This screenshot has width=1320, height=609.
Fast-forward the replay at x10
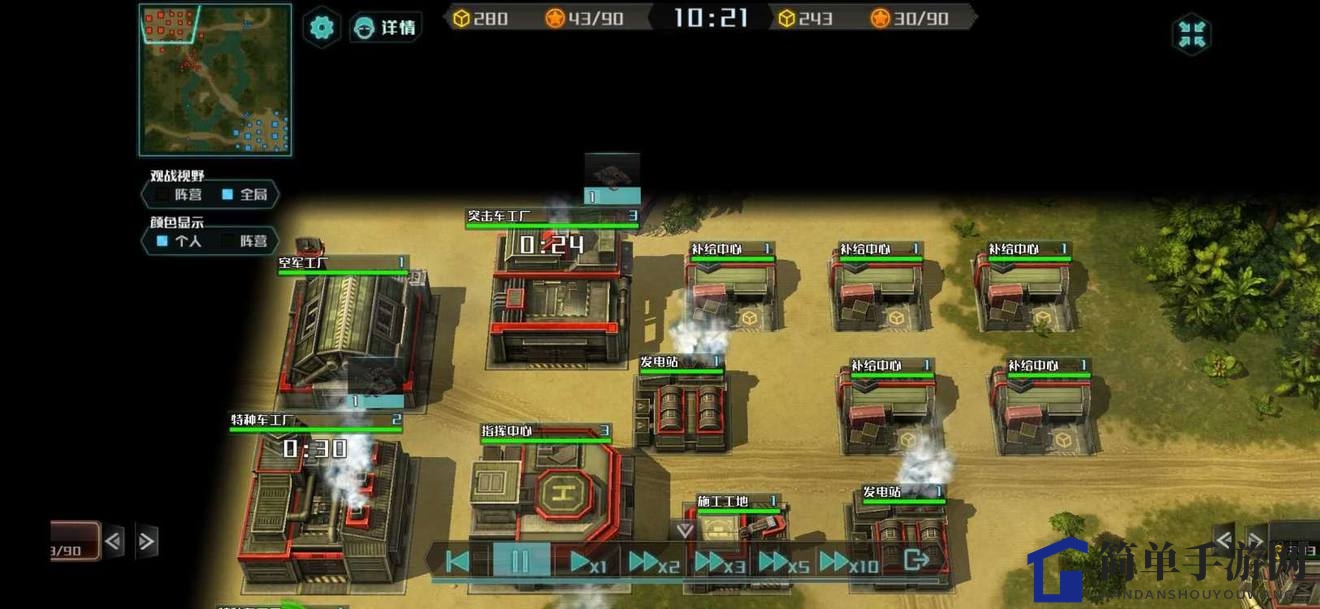(x=848, y=561)
